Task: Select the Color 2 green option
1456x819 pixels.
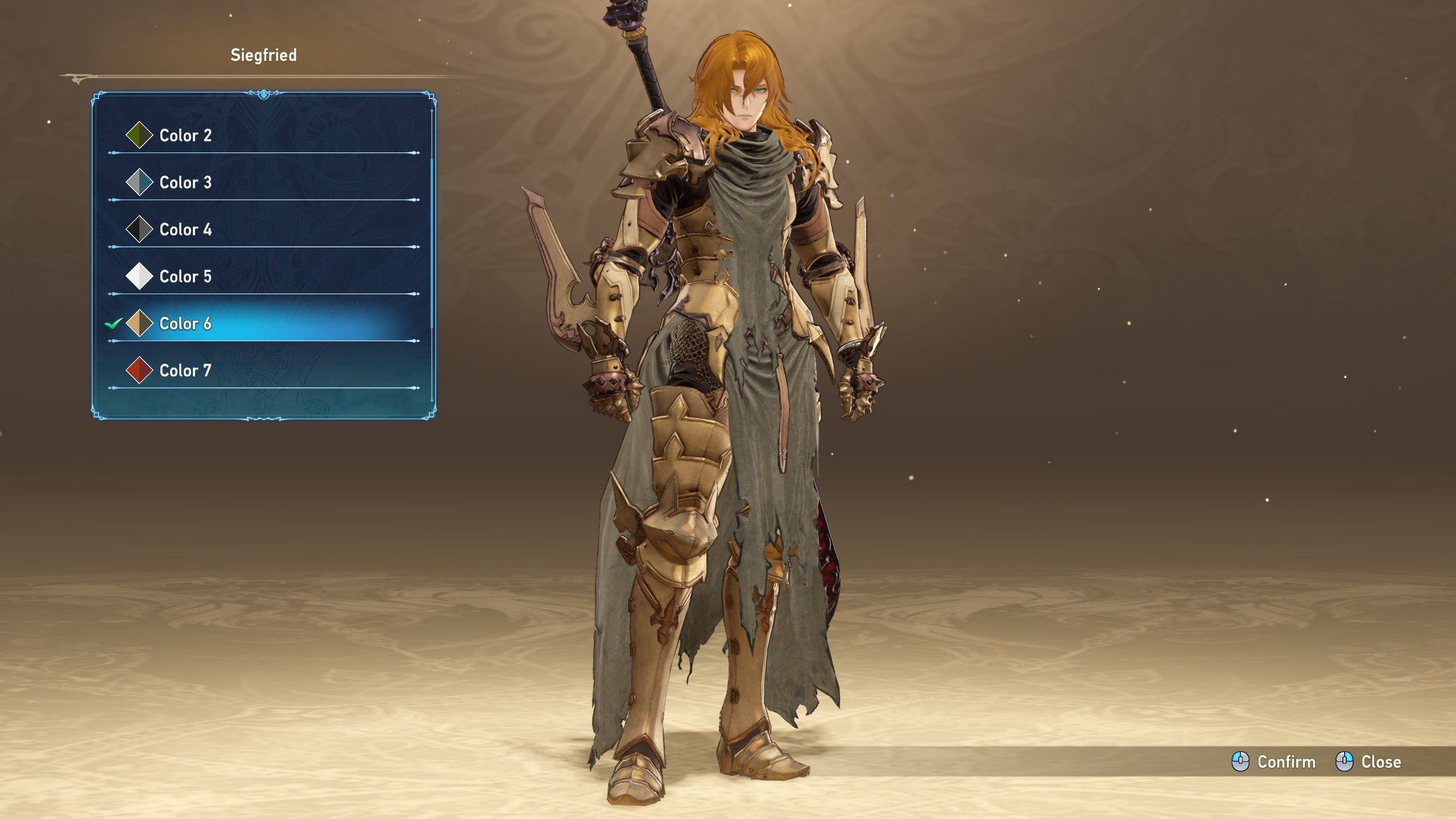Action: [185, 135]
